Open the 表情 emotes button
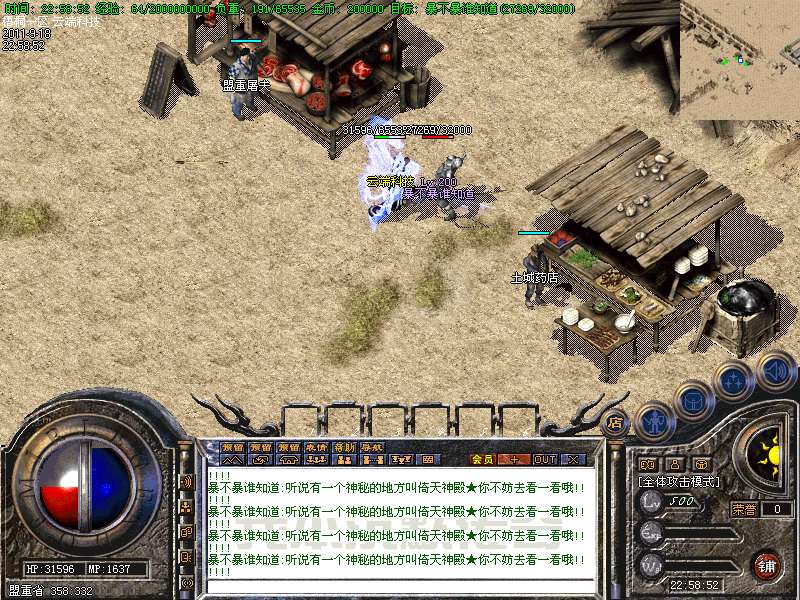The height and width of the screenshot is (600, 800). [x=316, y=447]
